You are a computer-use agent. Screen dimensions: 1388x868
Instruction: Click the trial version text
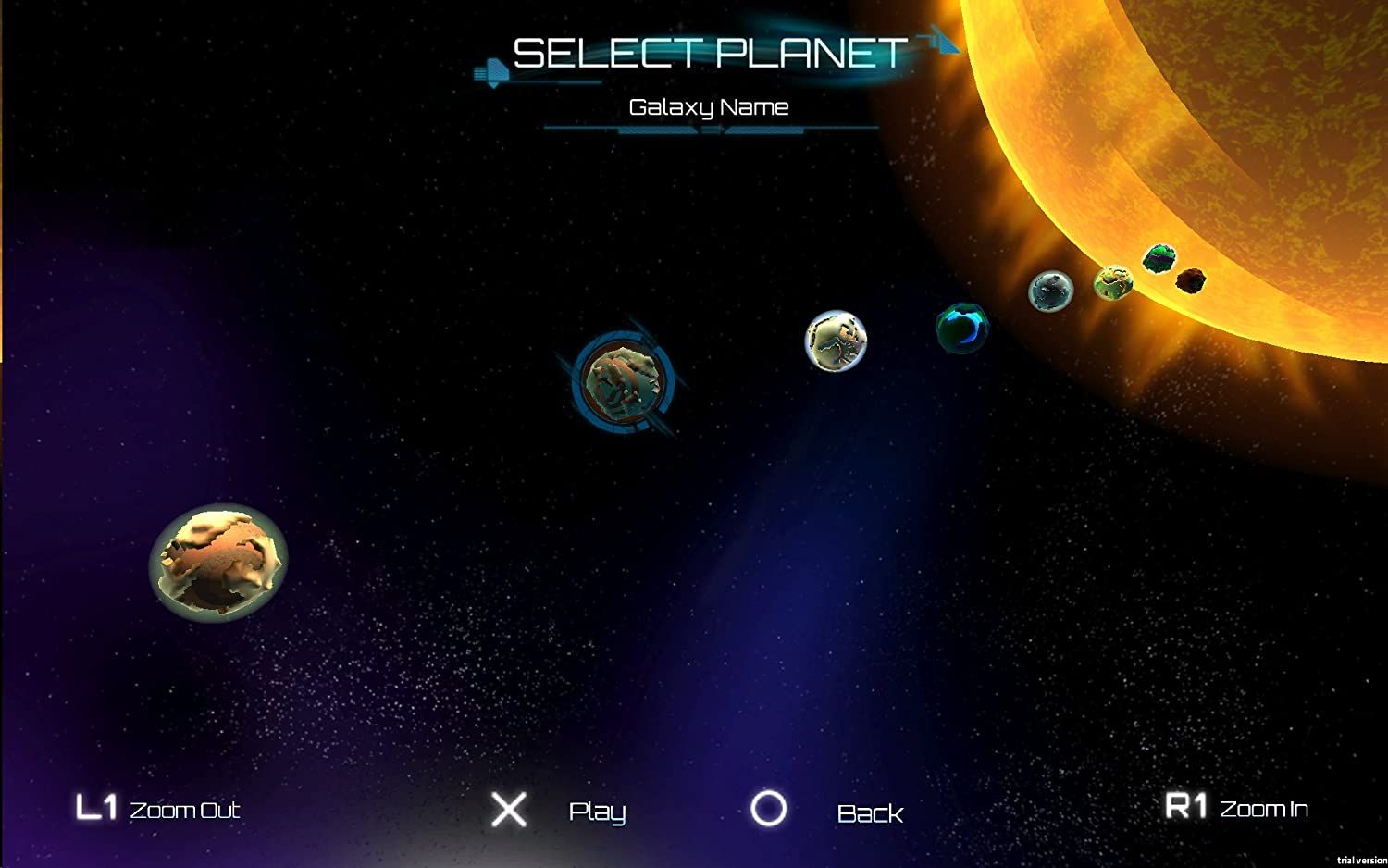click(x=1364, y=859)
